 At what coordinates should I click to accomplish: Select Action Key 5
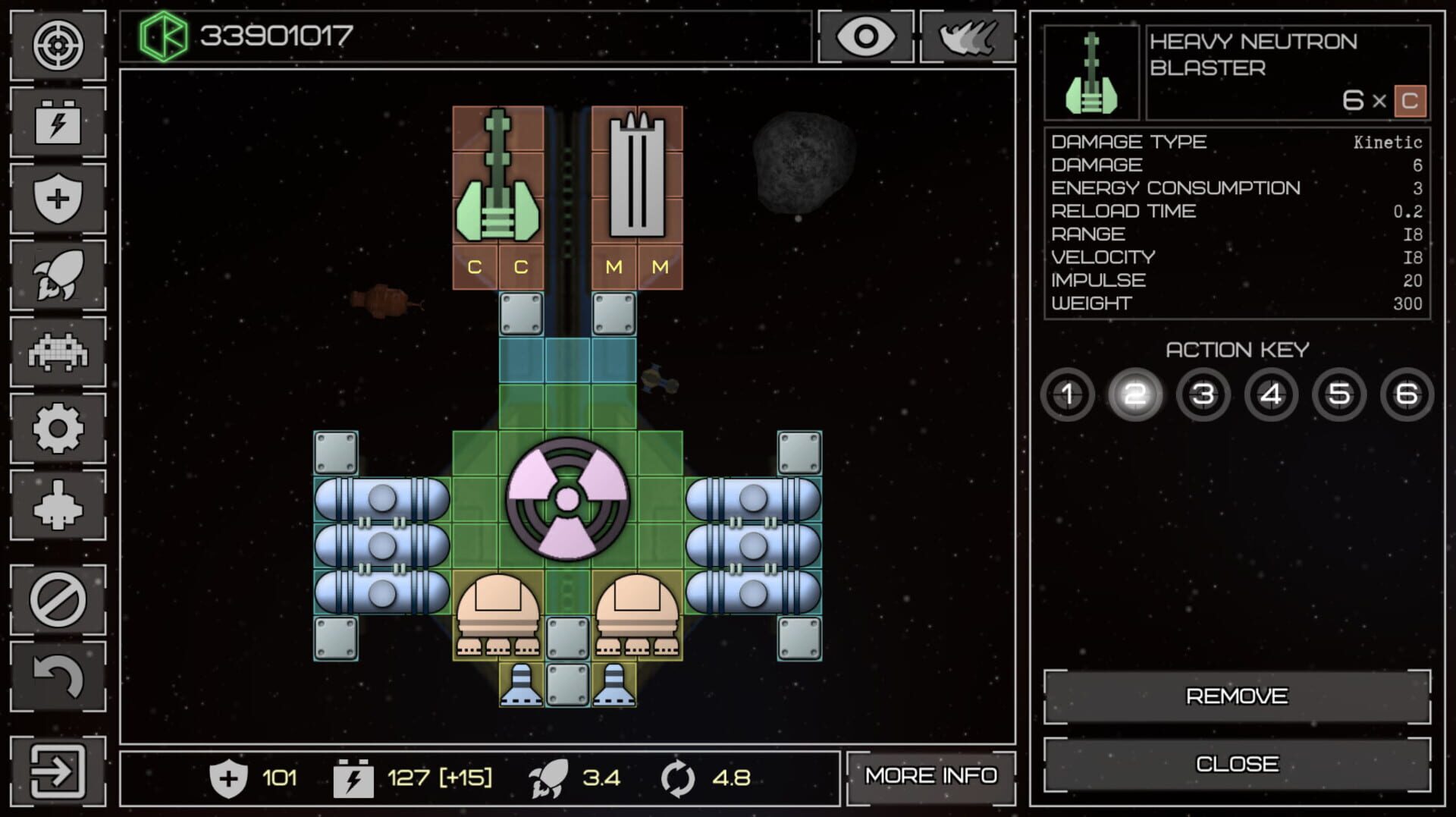pos(1339,394)
